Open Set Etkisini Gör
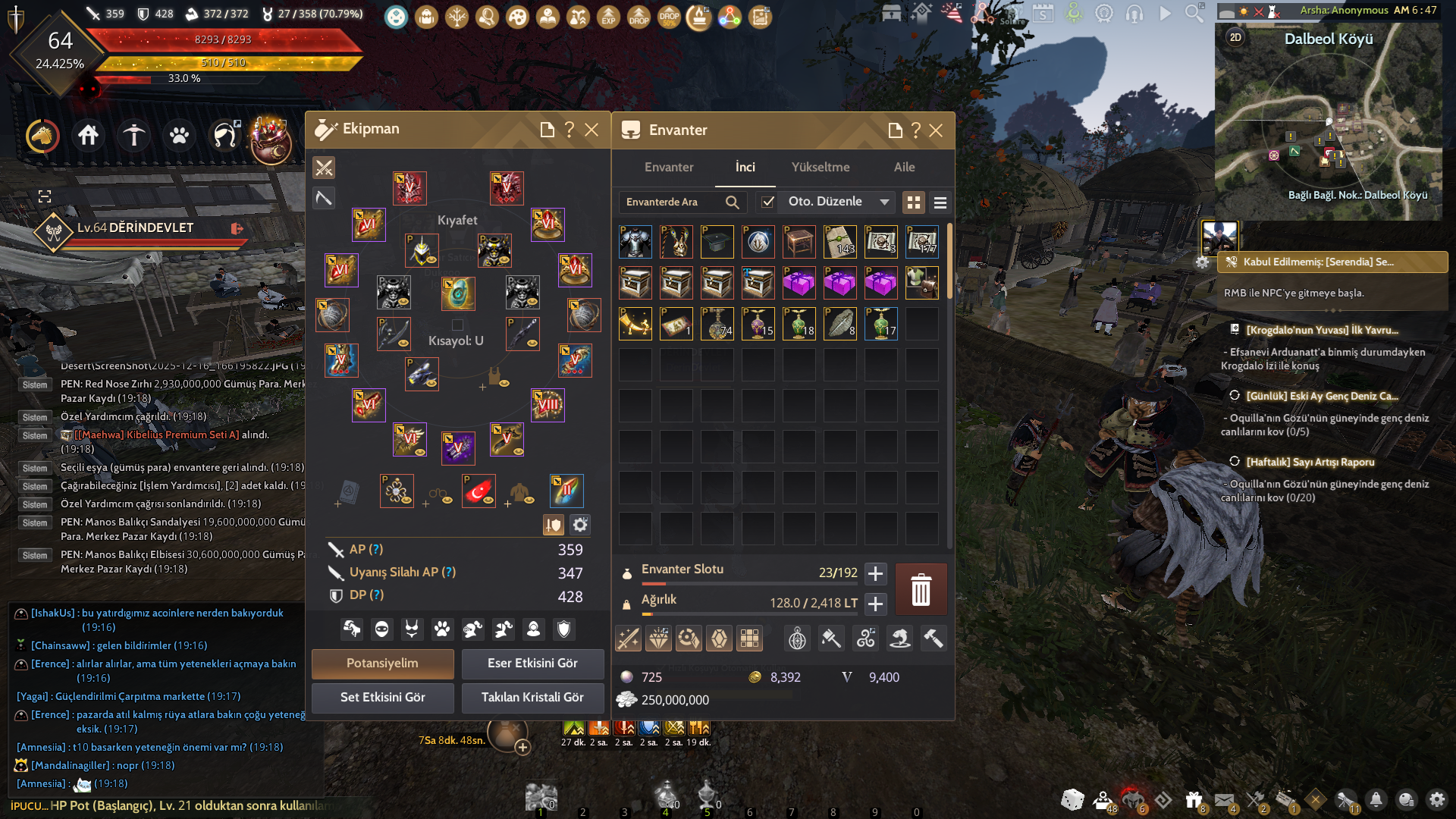This screenshot has height=819, width=1456. 382,698
